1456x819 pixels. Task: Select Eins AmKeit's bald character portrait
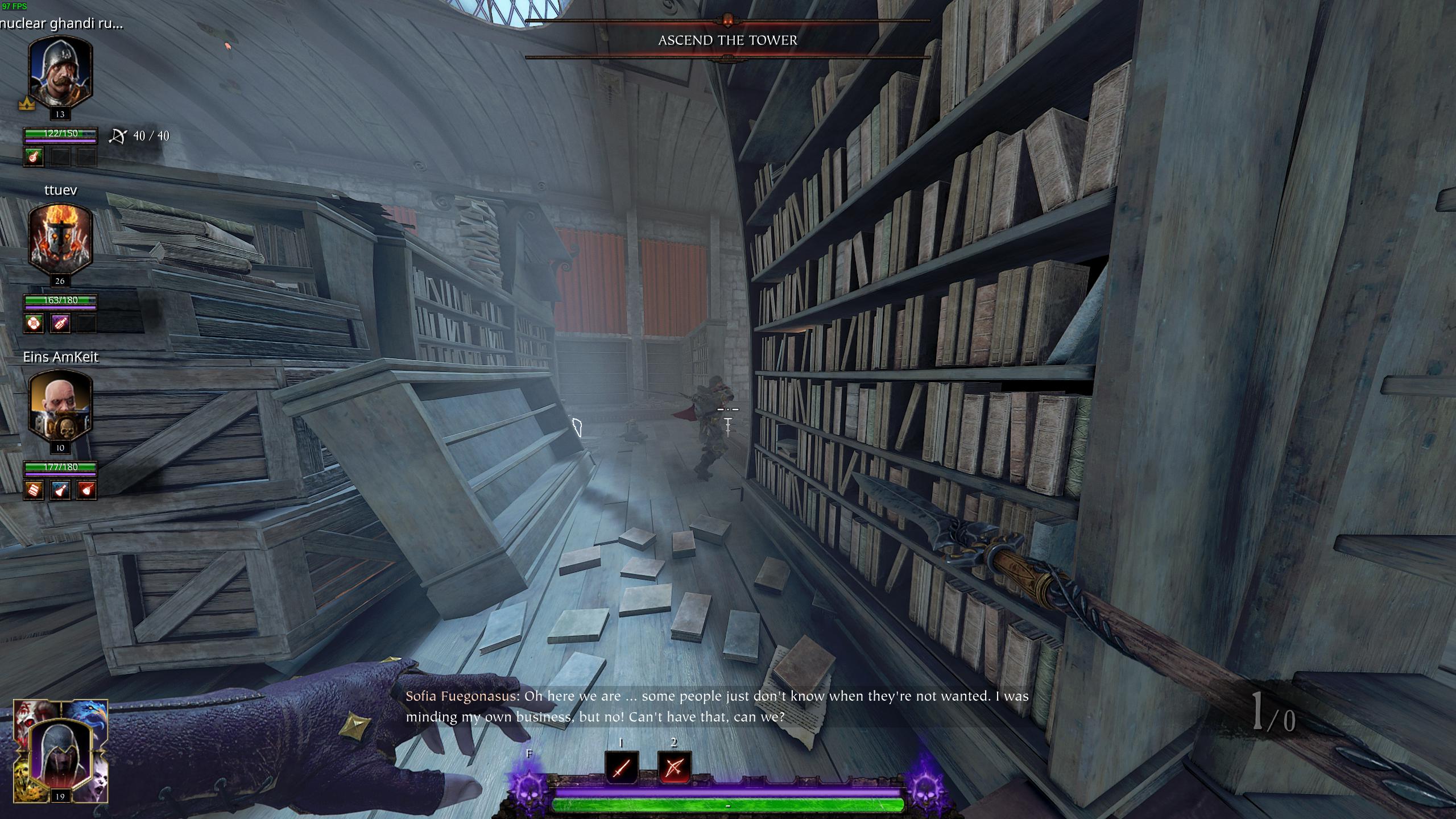click(60, 406)
